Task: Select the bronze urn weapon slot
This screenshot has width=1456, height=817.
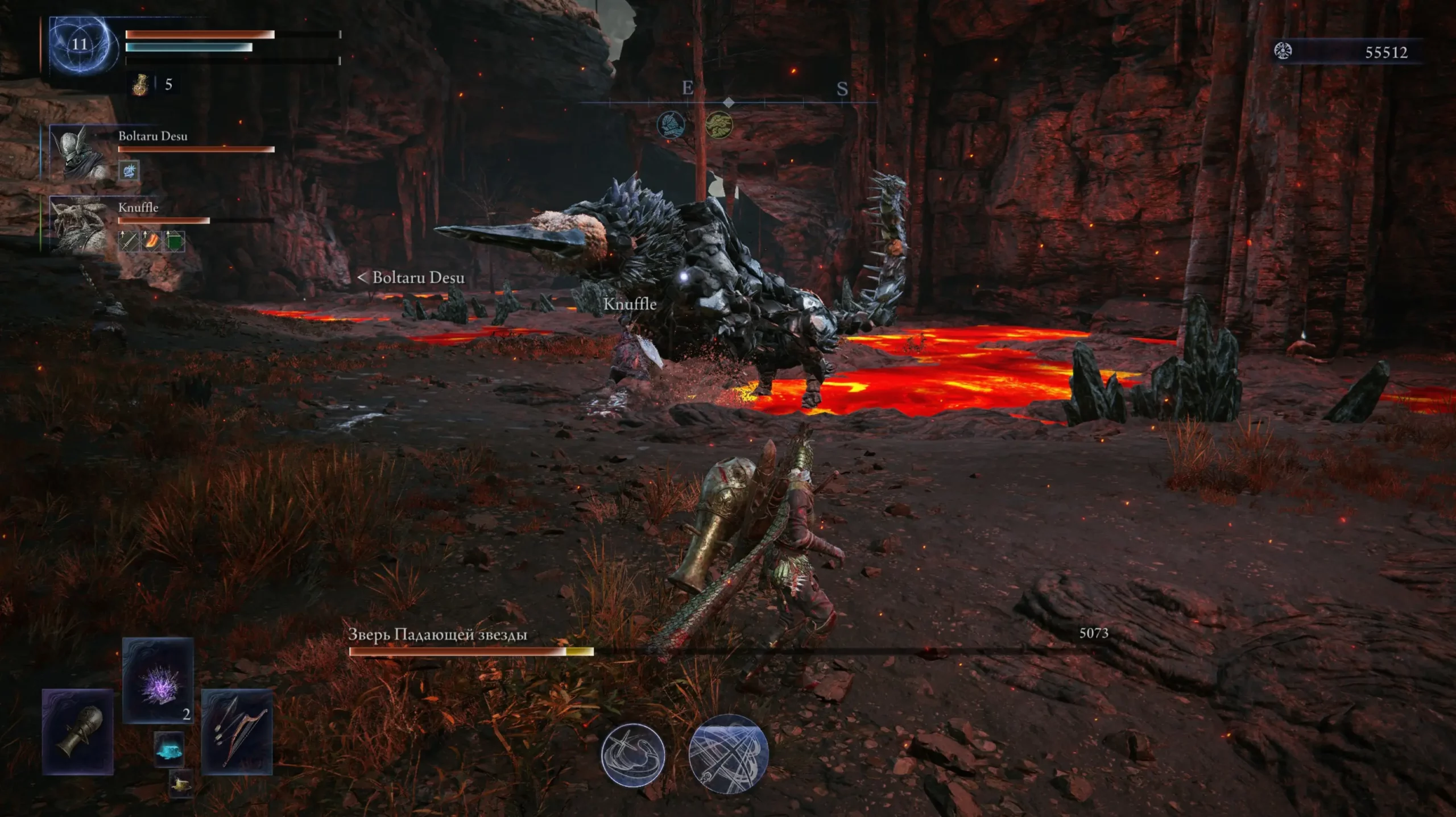Action: (x=78, y=731)
